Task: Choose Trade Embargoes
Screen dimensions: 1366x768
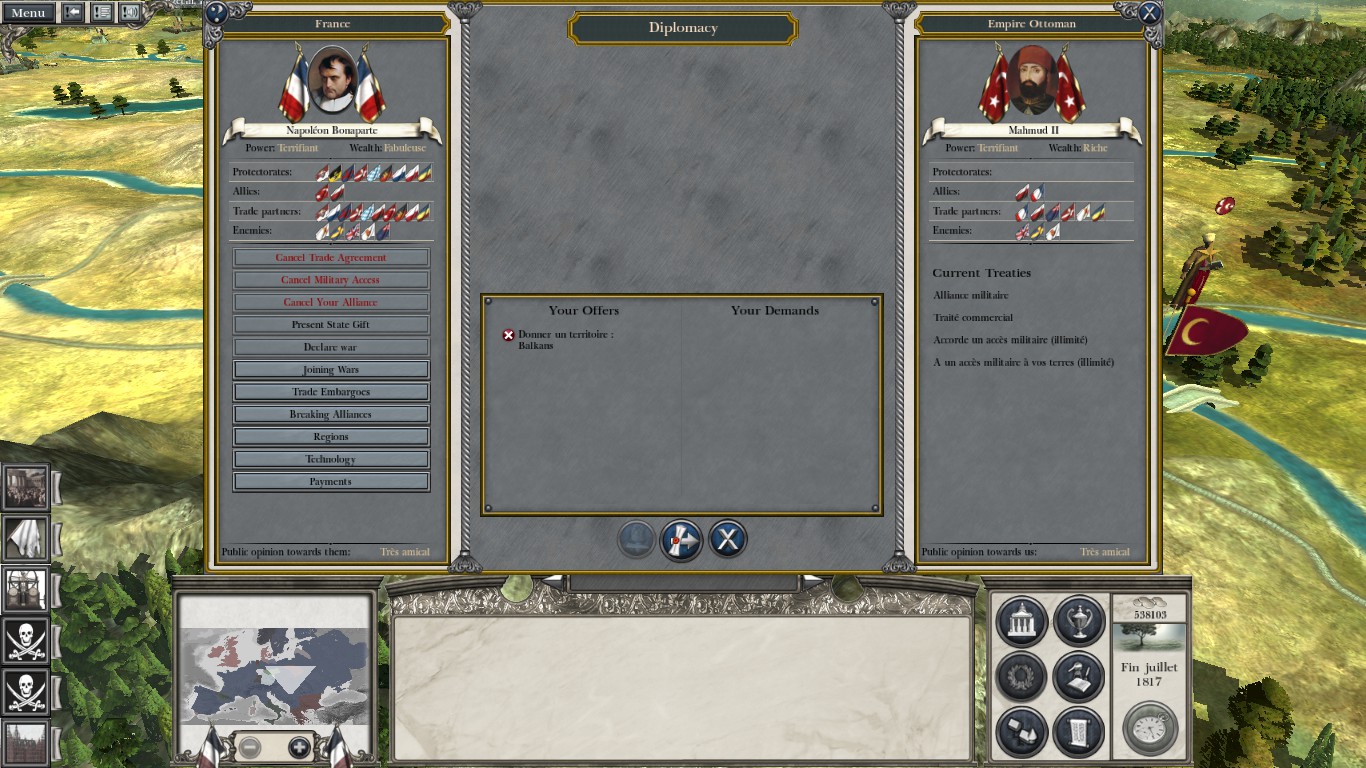Action: [x=331, y=392]
